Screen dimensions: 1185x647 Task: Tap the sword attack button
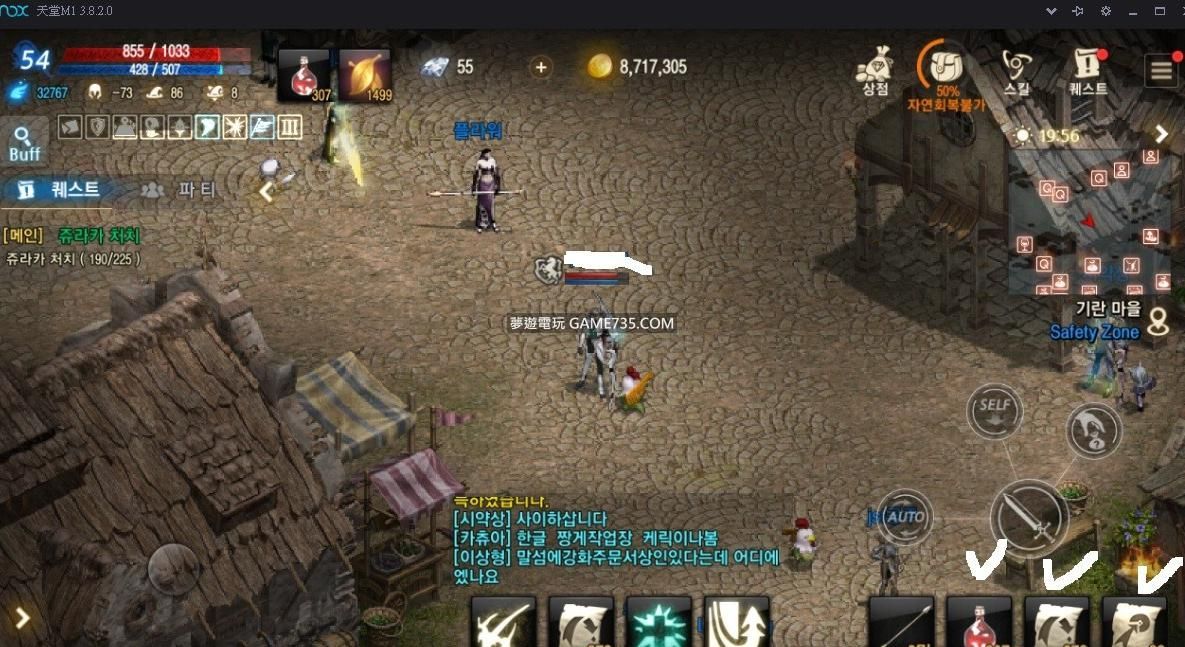(x=1029, y=518)
